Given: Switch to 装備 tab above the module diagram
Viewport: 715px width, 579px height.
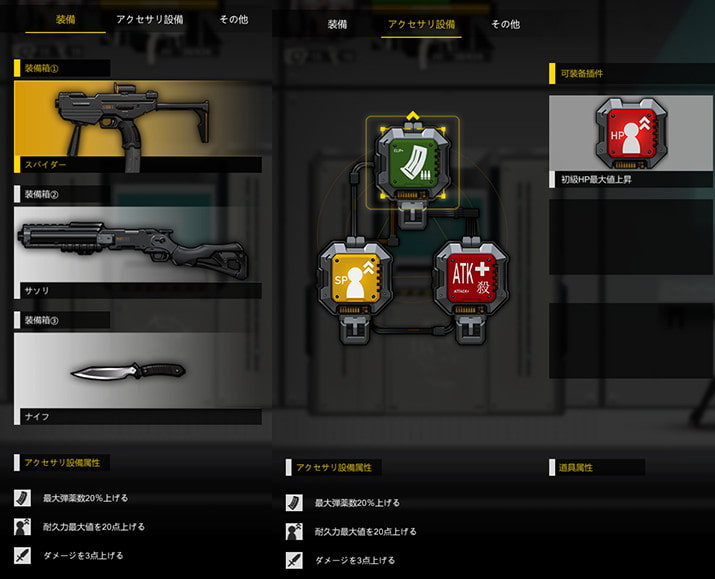Looking at the screenshot, I should click(338, 24).
